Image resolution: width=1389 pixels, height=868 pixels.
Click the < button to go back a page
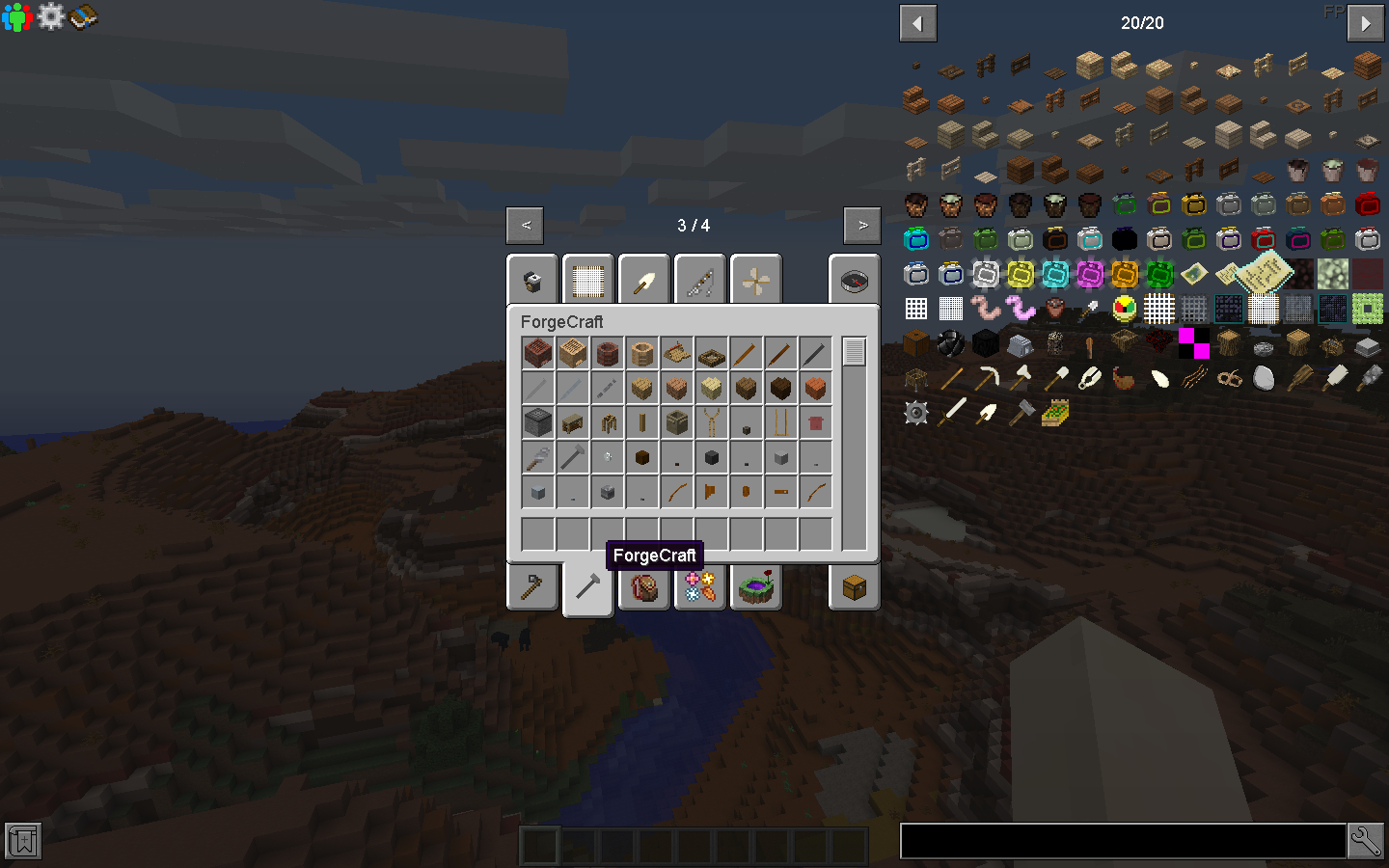pyautogui.click(x=525, y=225)
